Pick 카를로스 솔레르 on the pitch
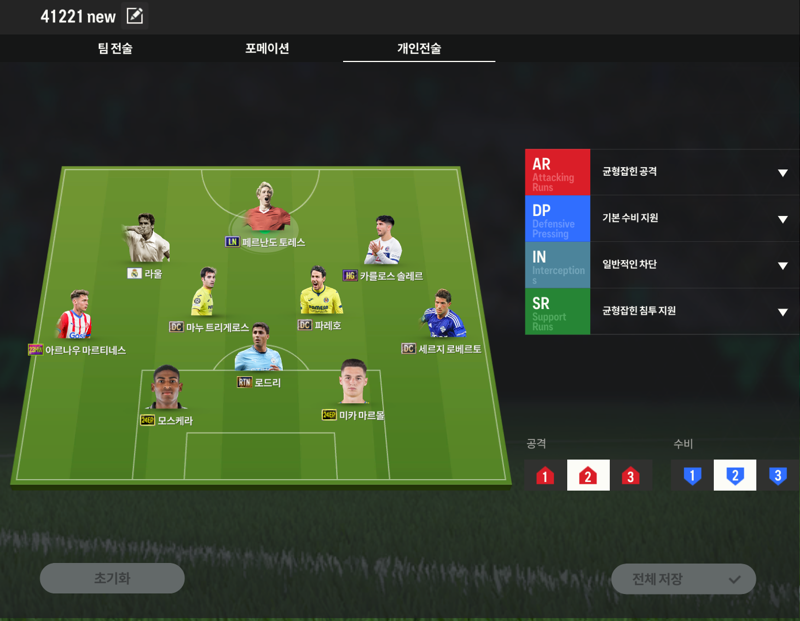The height and width of the screenshot is (621, 800). (383, 243)
